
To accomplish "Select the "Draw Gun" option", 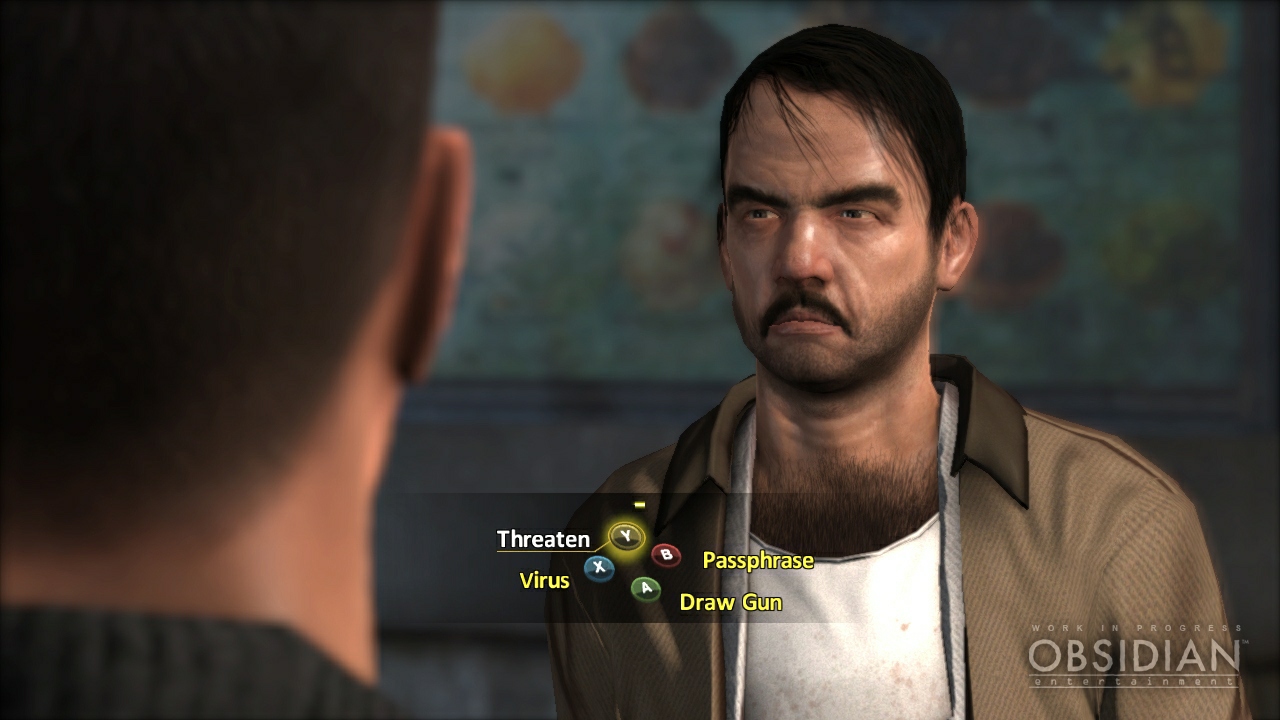I will click(731, 603).
